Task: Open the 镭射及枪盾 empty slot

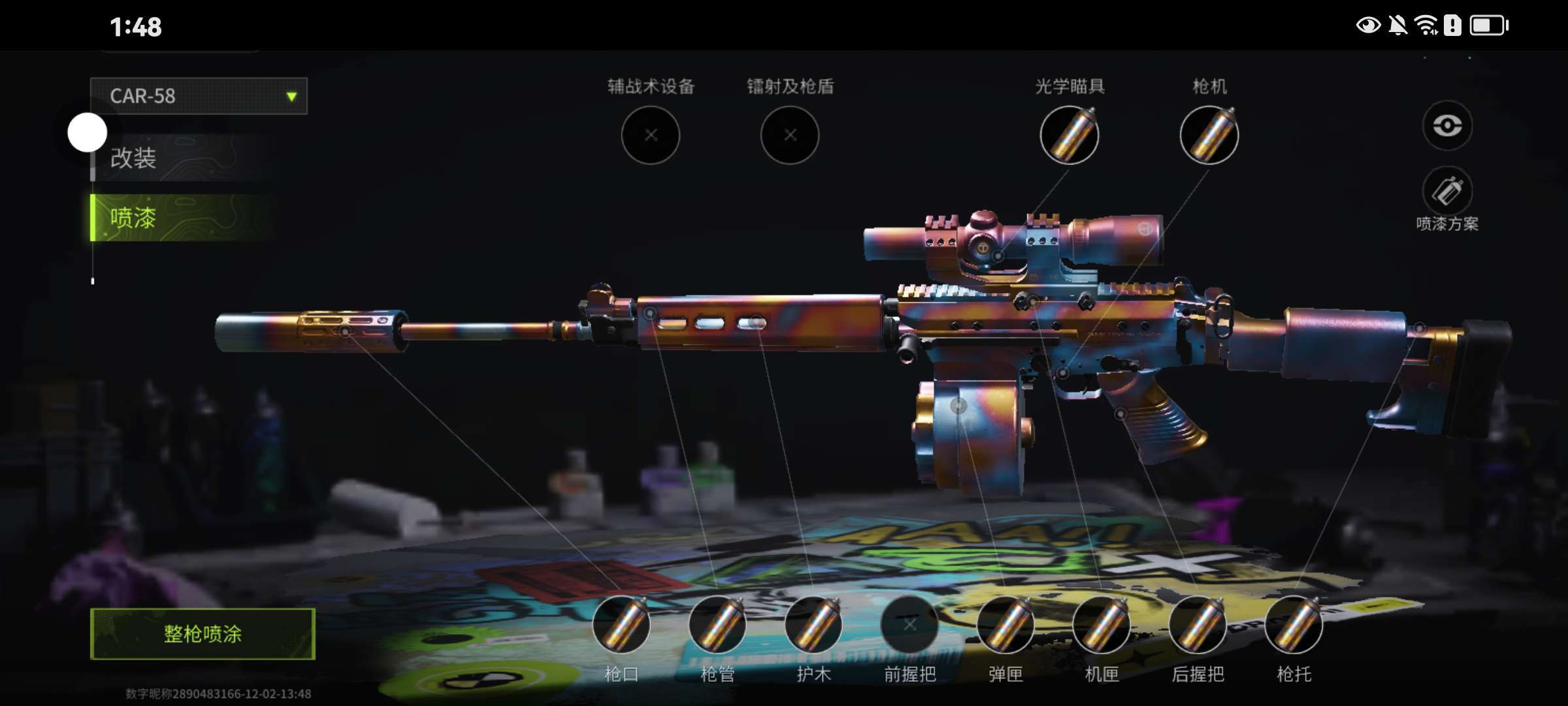Action: point(790,135)
